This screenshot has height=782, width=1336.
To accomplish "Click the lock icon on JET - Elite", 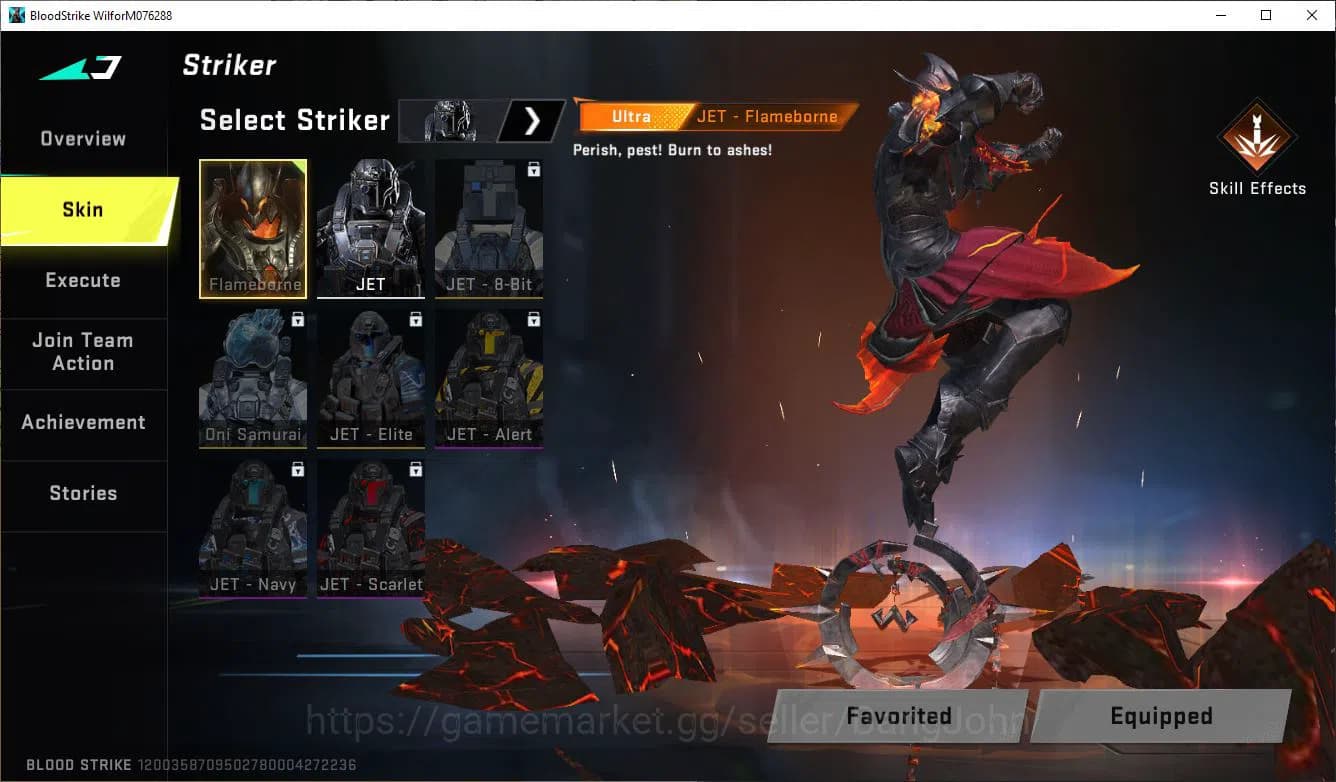I will tap(413, 319).
